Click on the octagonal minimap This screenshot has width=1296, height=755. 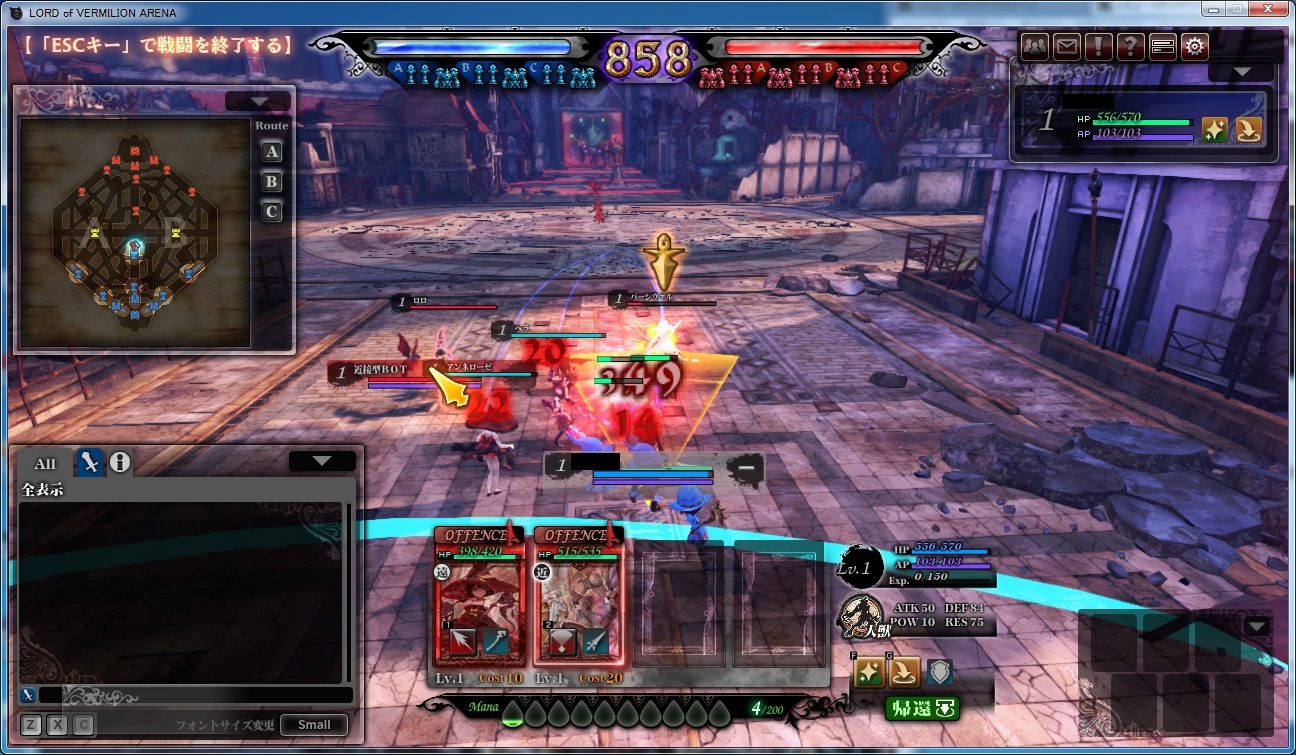pos(134,234)
